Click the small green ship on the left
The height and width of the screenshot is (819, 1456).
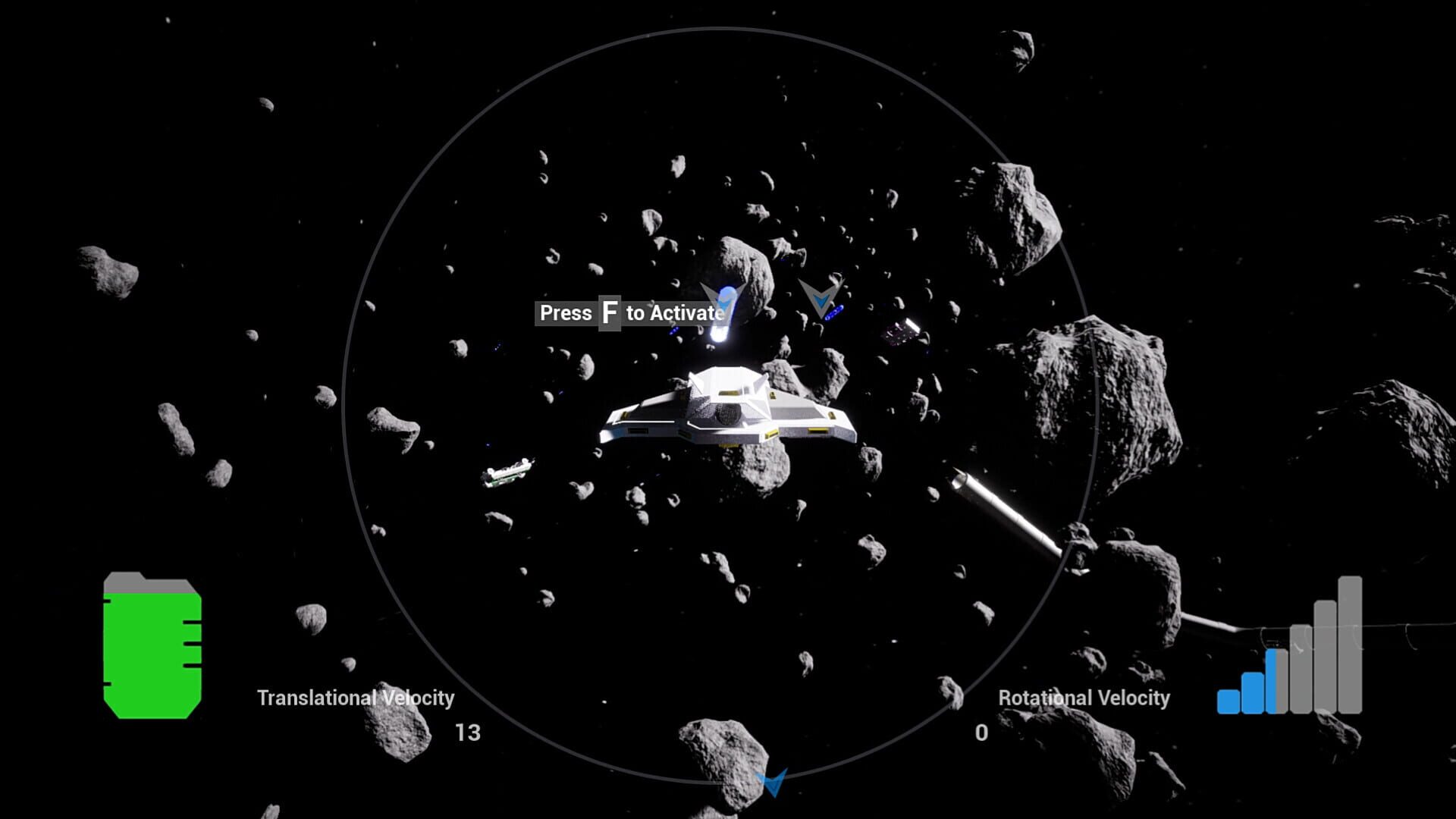(507, 474)
